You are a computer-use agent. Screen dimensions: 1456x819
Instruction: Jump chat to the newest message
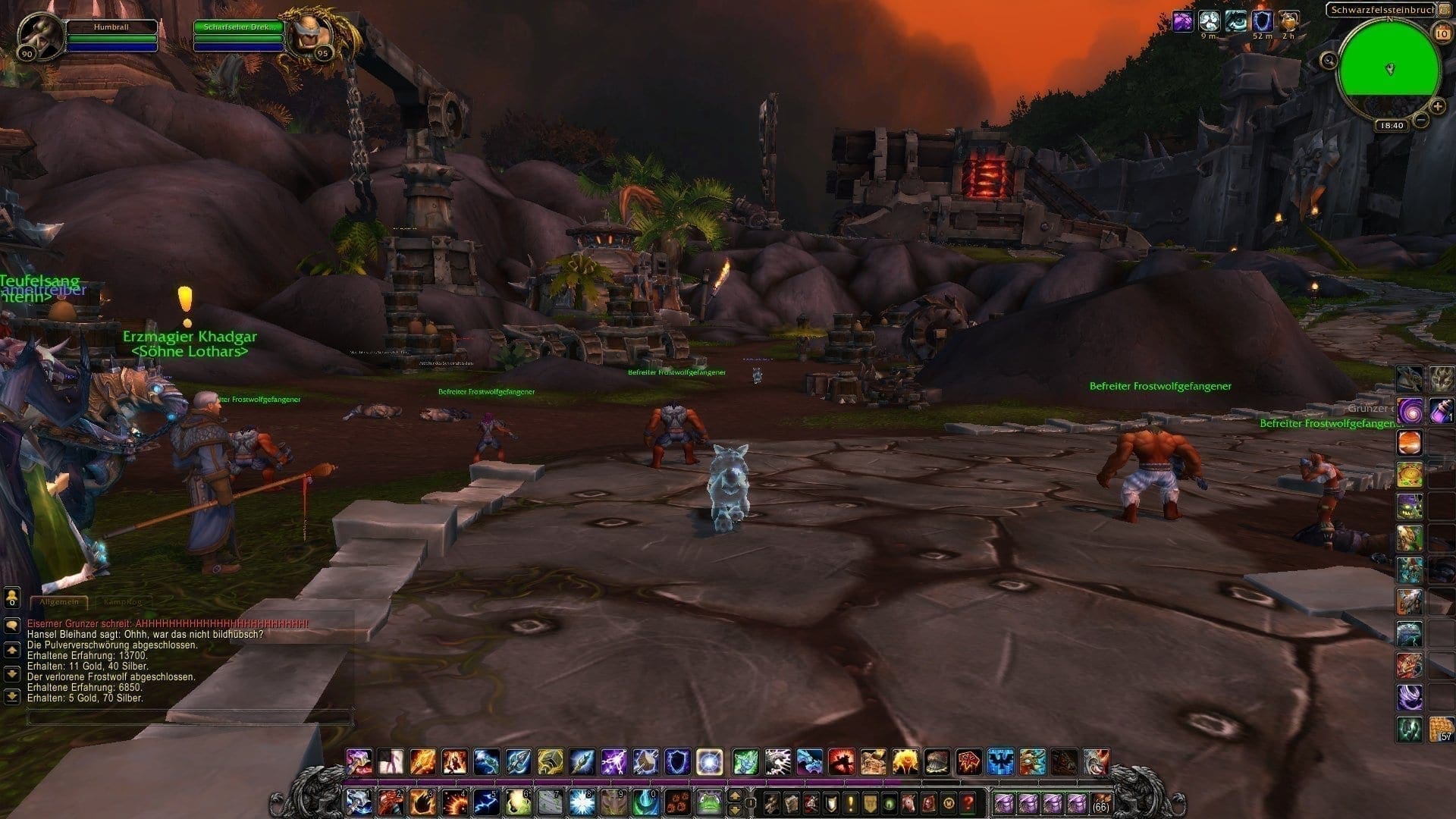11,697
